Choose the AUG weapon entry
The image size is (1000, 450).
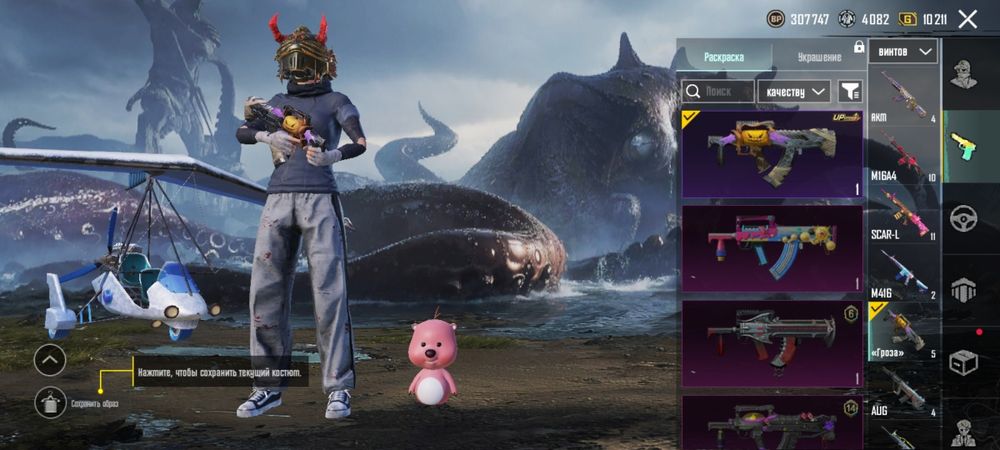tap(904, 390)
